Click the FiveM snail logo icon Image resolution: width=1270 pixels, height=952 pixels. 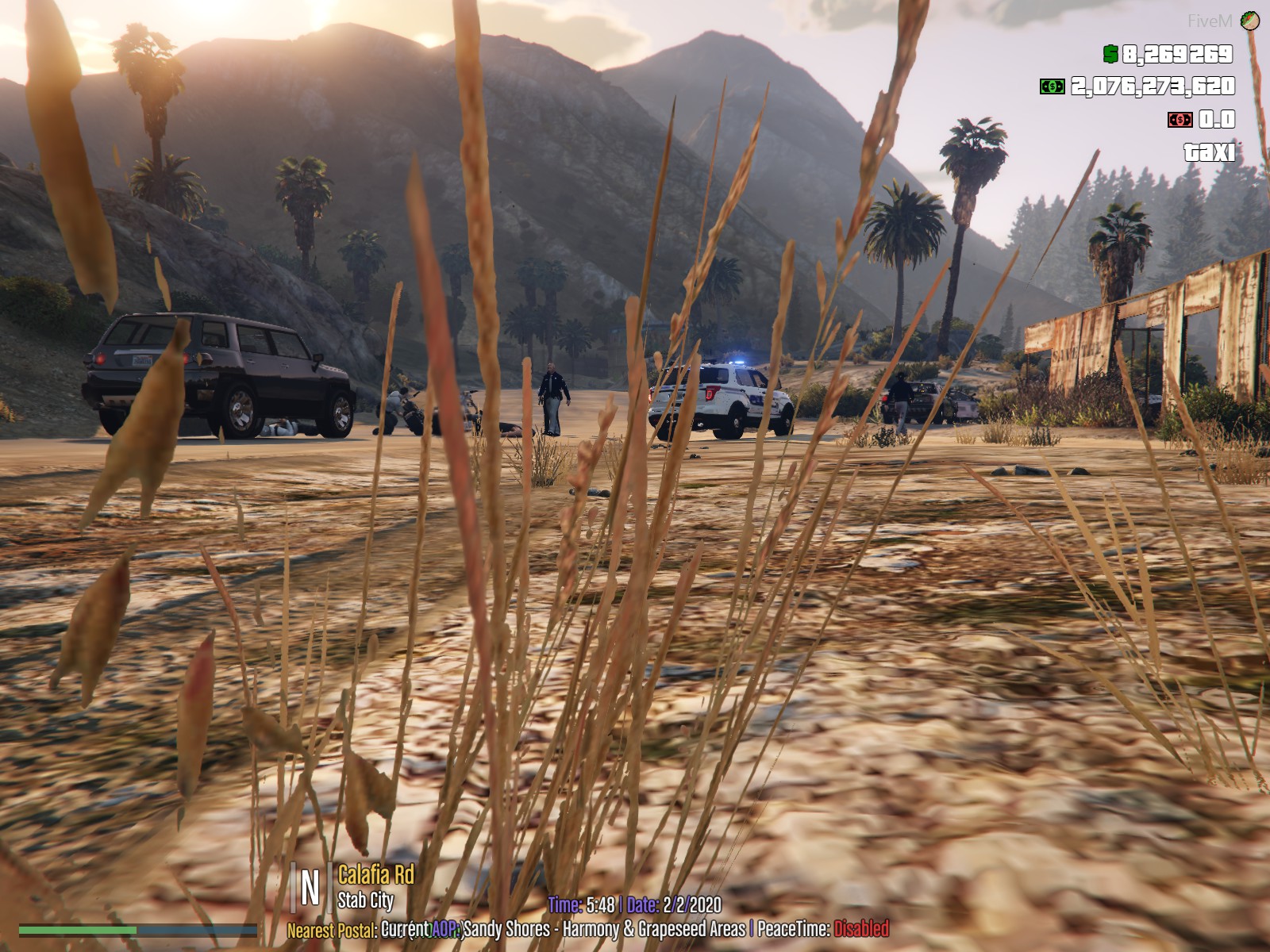1250,21
